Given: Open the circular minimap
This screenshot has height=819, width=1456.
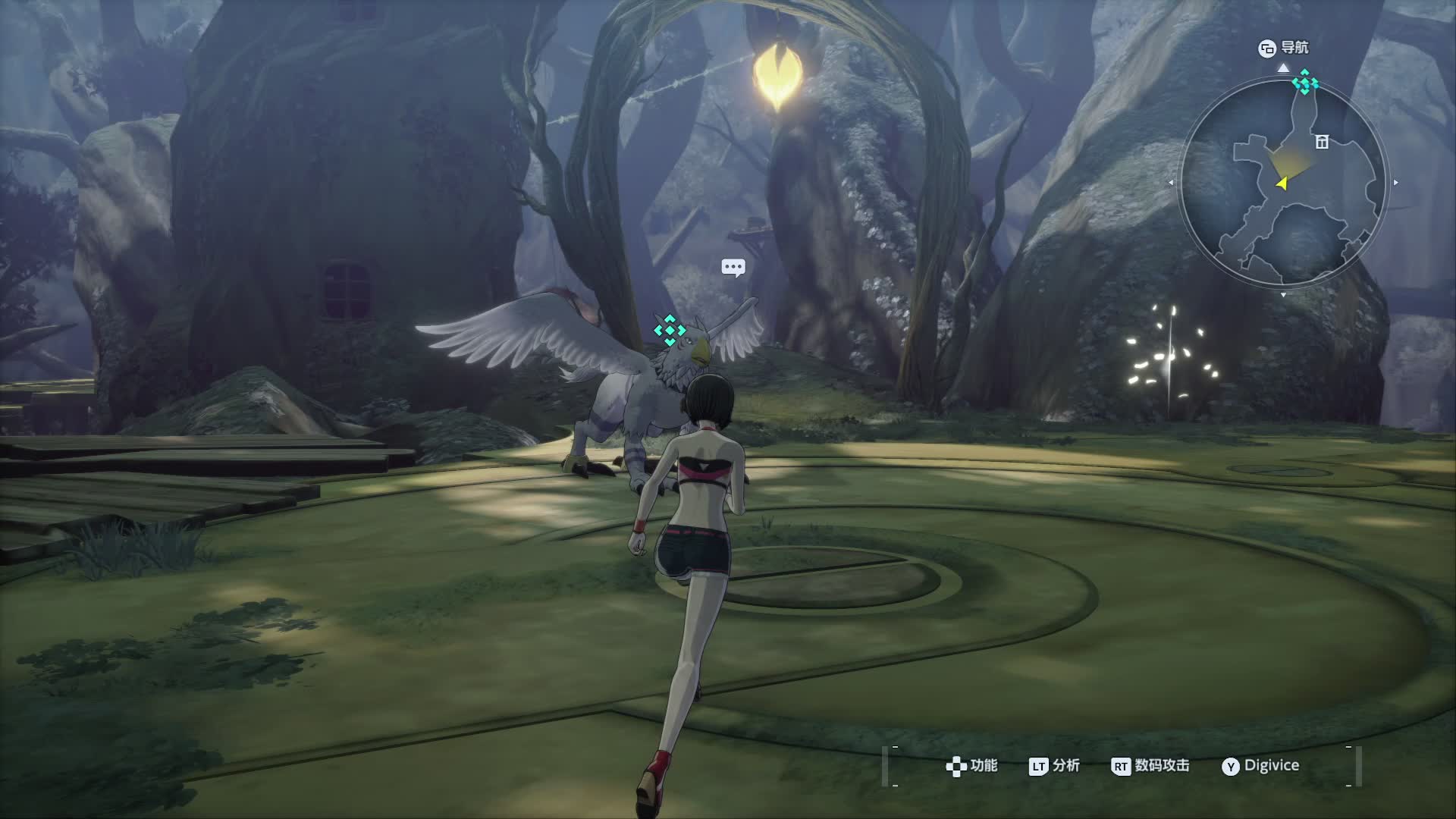Looking at the screenshot, I should 1283,184.
